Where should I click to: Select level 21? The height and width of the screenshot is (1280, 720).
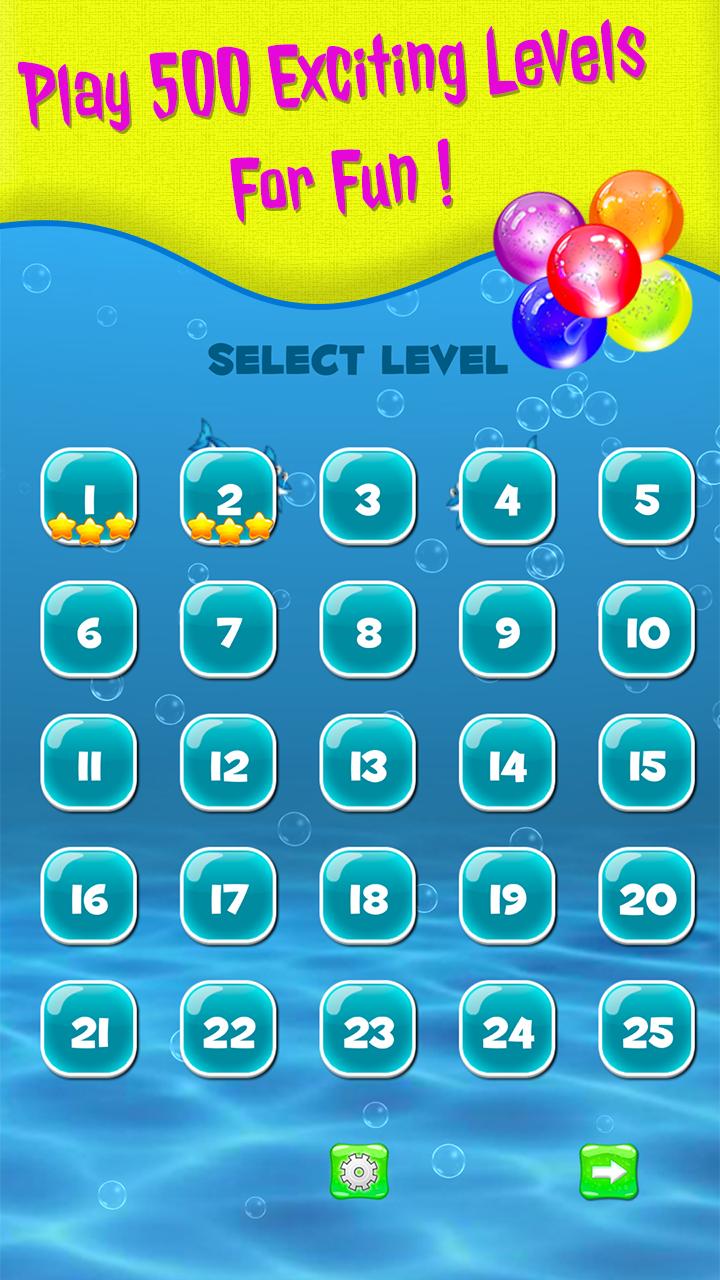(x=88, y=1030)
